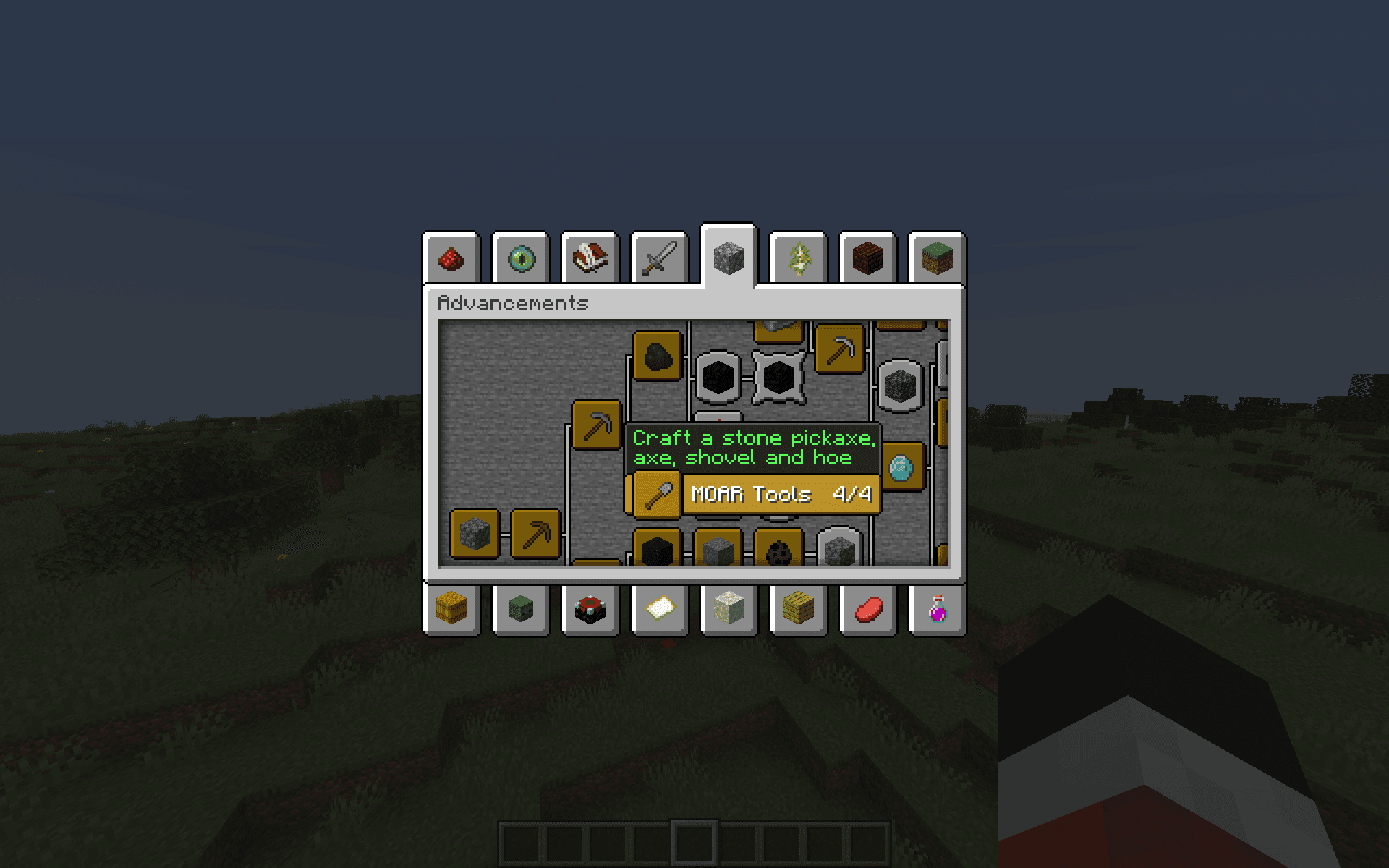Screen dimensions: 1389x868
Task: Open the blank paper map tab
Action: pos(660,609)
